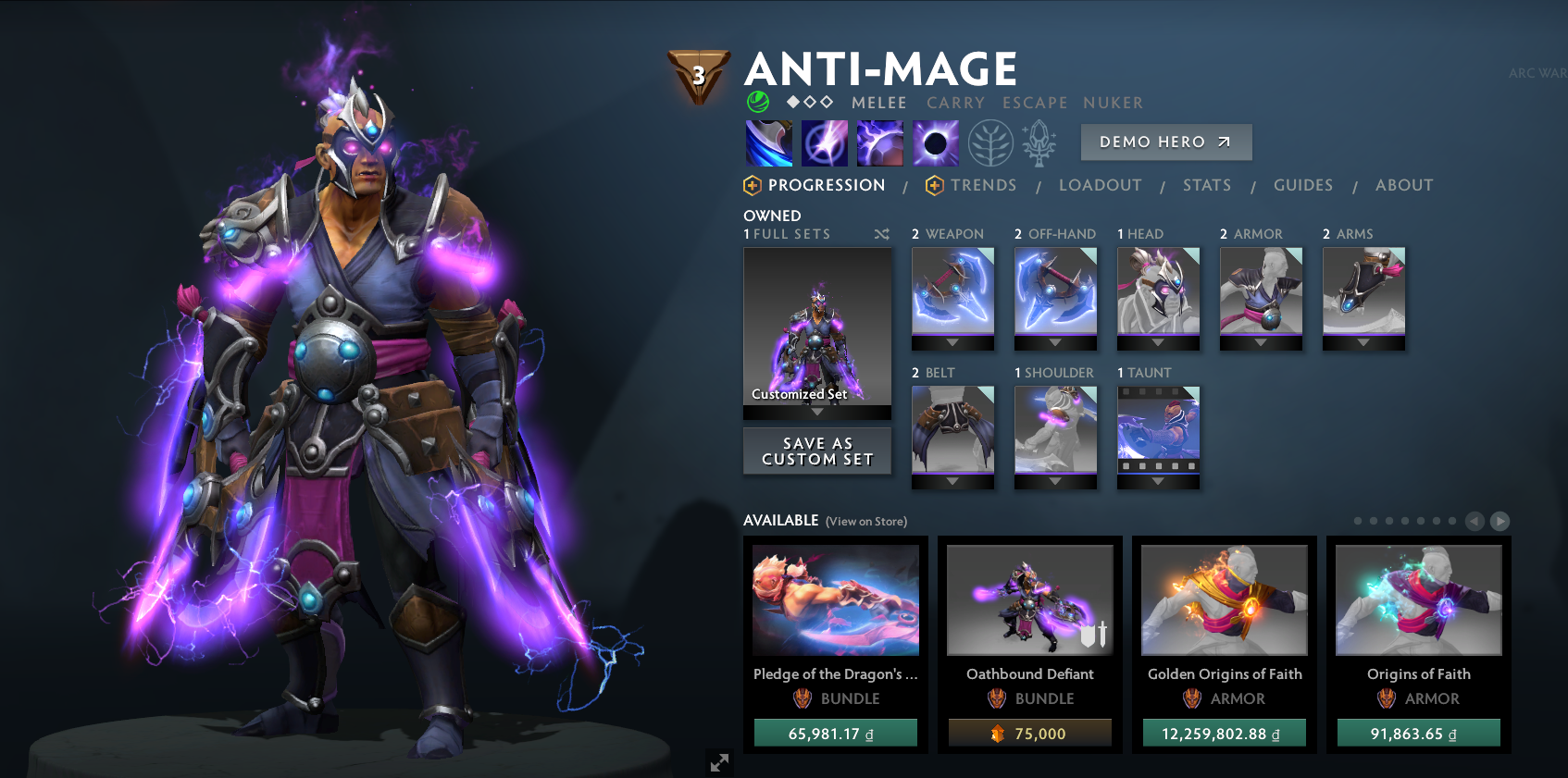
Task: Open the Guides tab
Action: click(1303, 185)
